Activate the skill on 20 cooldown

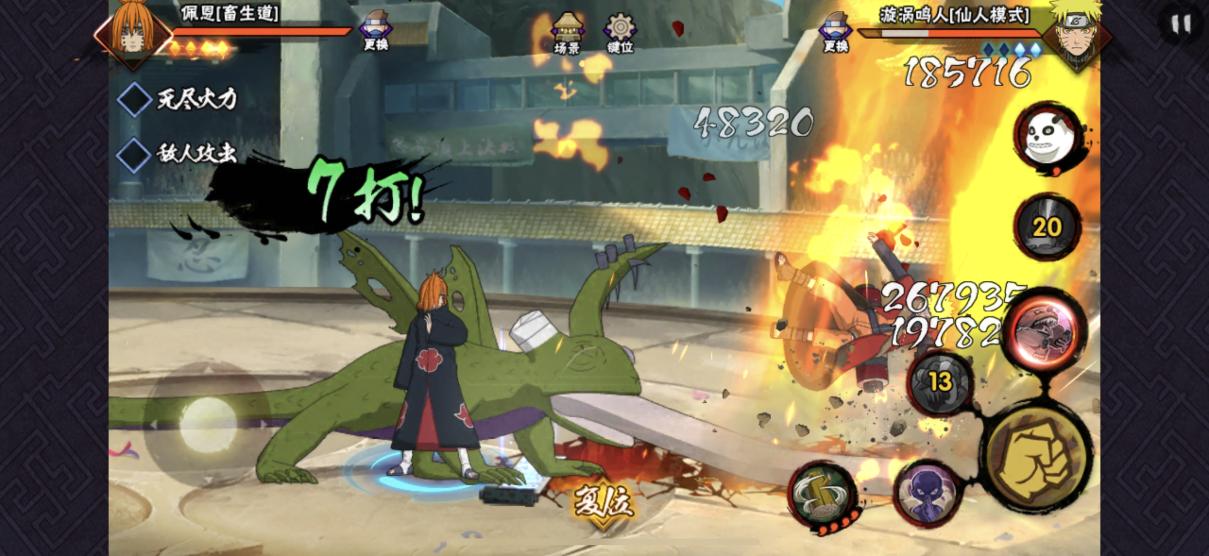(1046, 227)
